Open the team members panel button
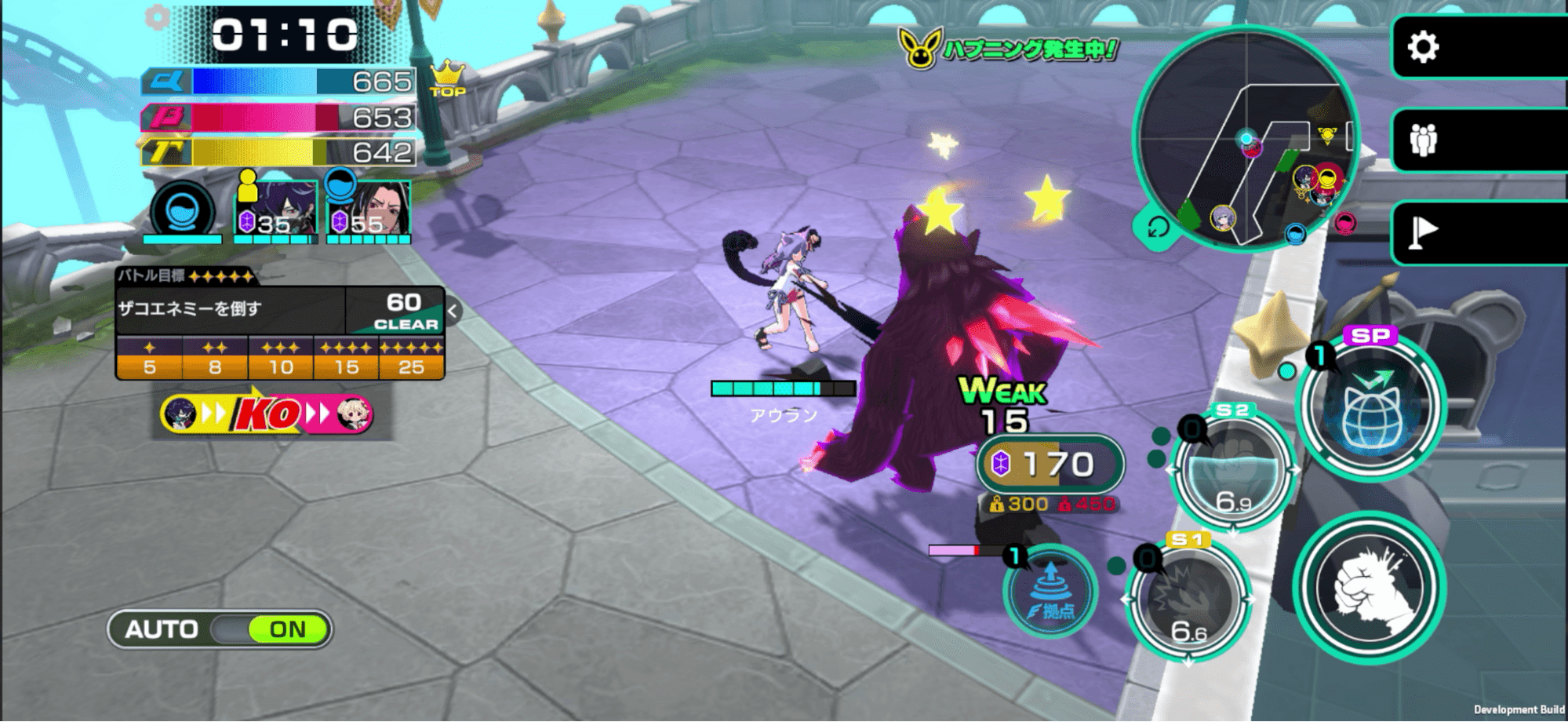 tap(1423, 140)
